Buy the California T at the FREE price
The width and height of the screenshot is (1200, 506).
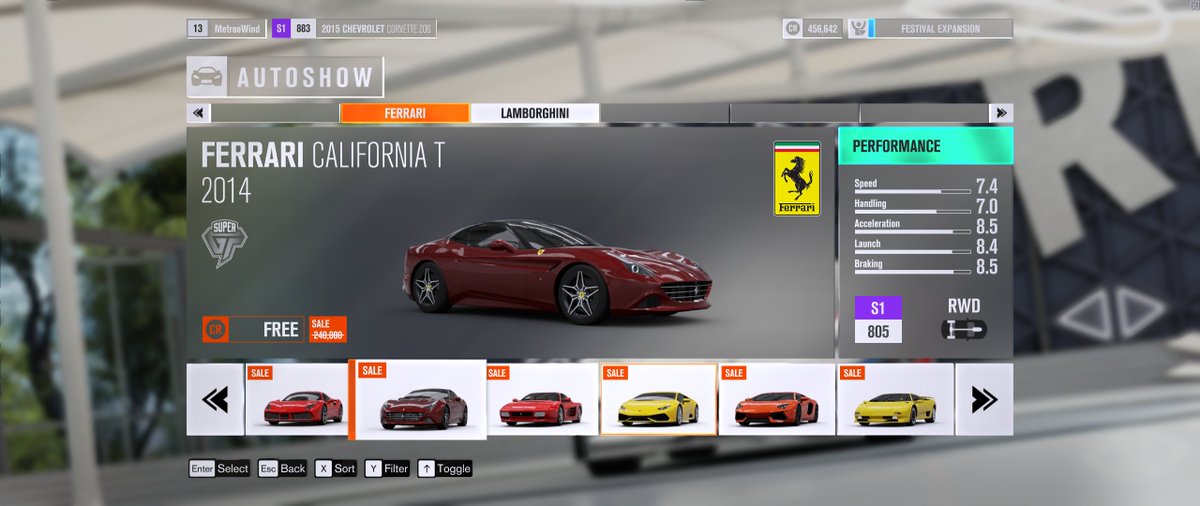(253, 329)
